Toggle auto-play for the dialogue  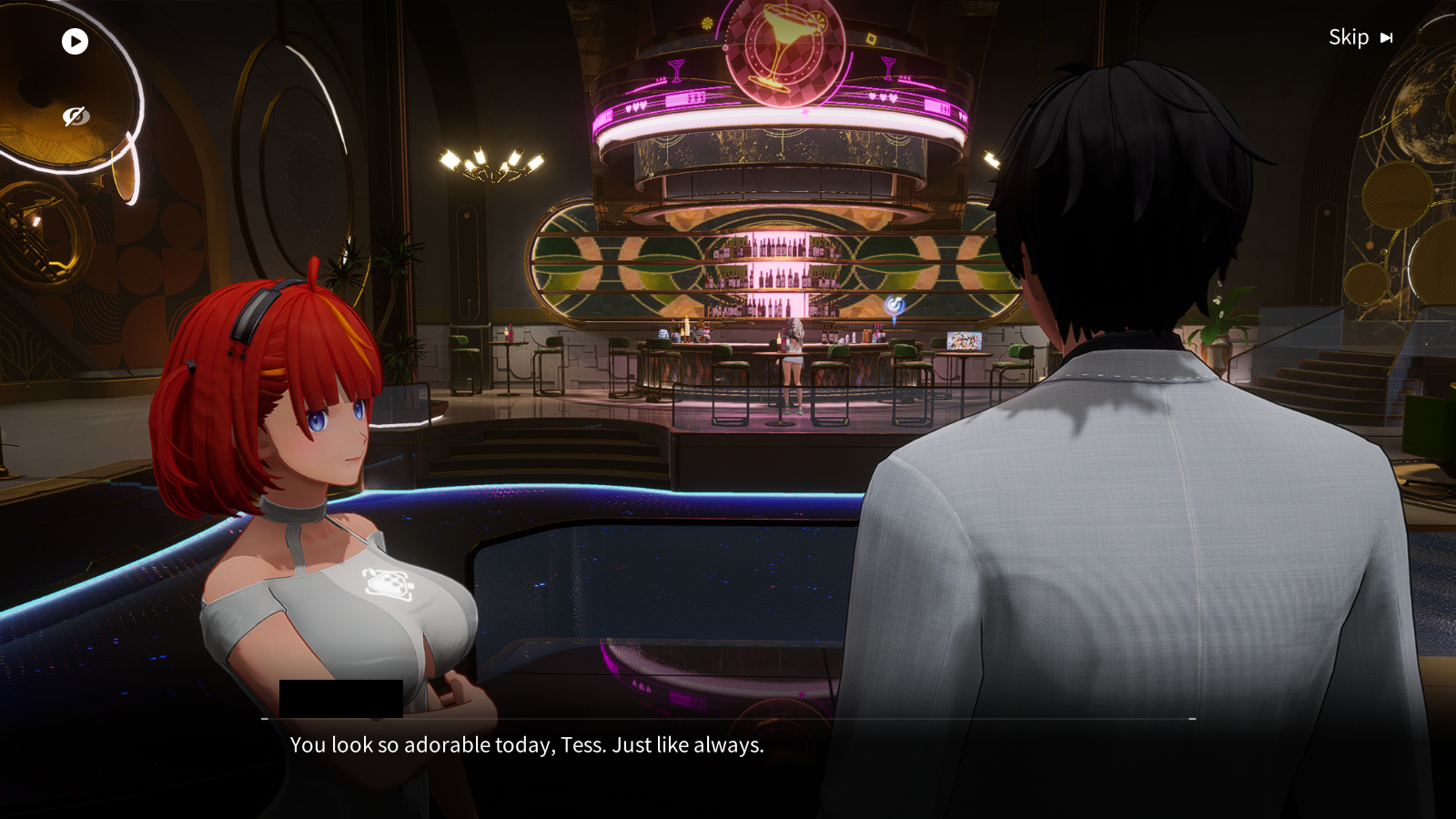pos(75,41)
